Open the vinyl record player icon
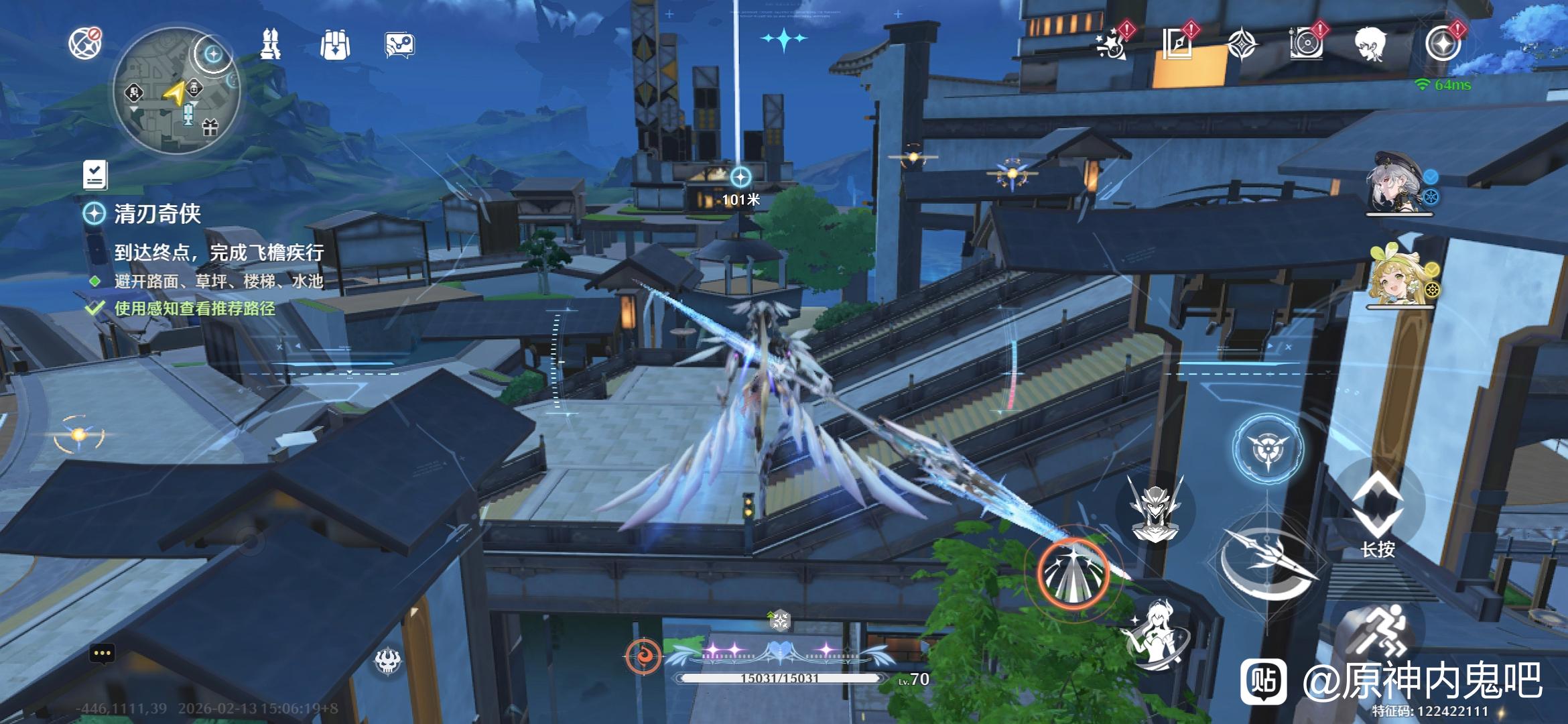 pos(1306,44)
